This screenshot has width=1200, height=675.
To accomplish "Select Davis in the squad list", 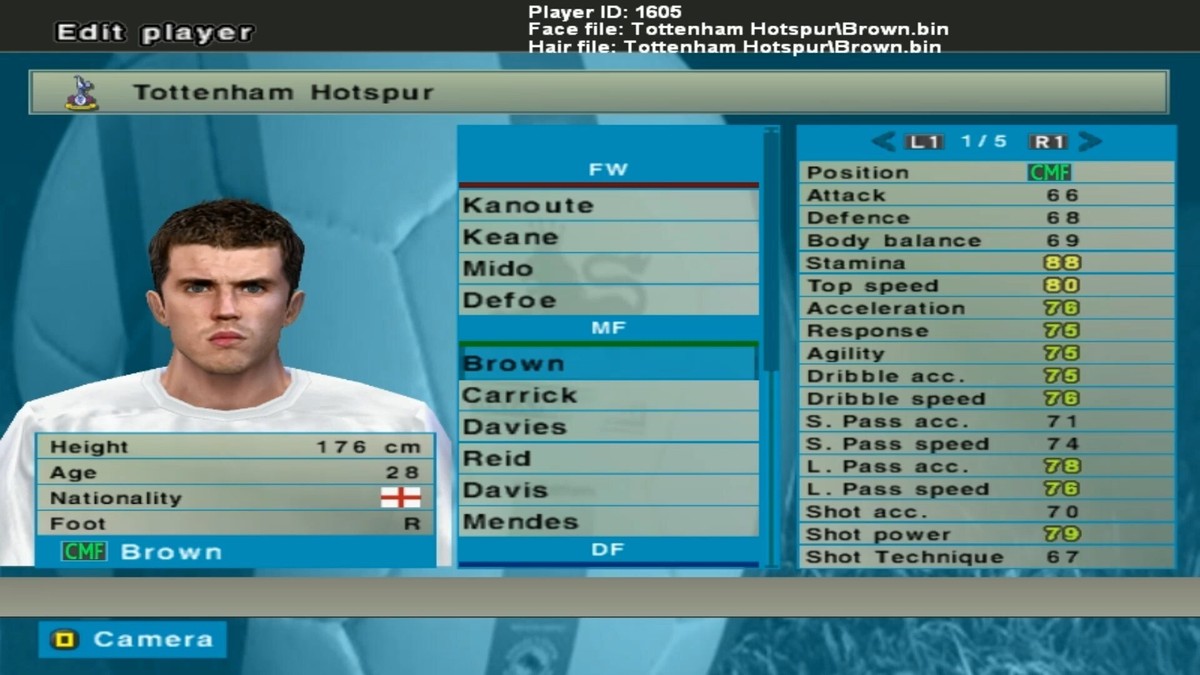I will (x=608, y=490).
